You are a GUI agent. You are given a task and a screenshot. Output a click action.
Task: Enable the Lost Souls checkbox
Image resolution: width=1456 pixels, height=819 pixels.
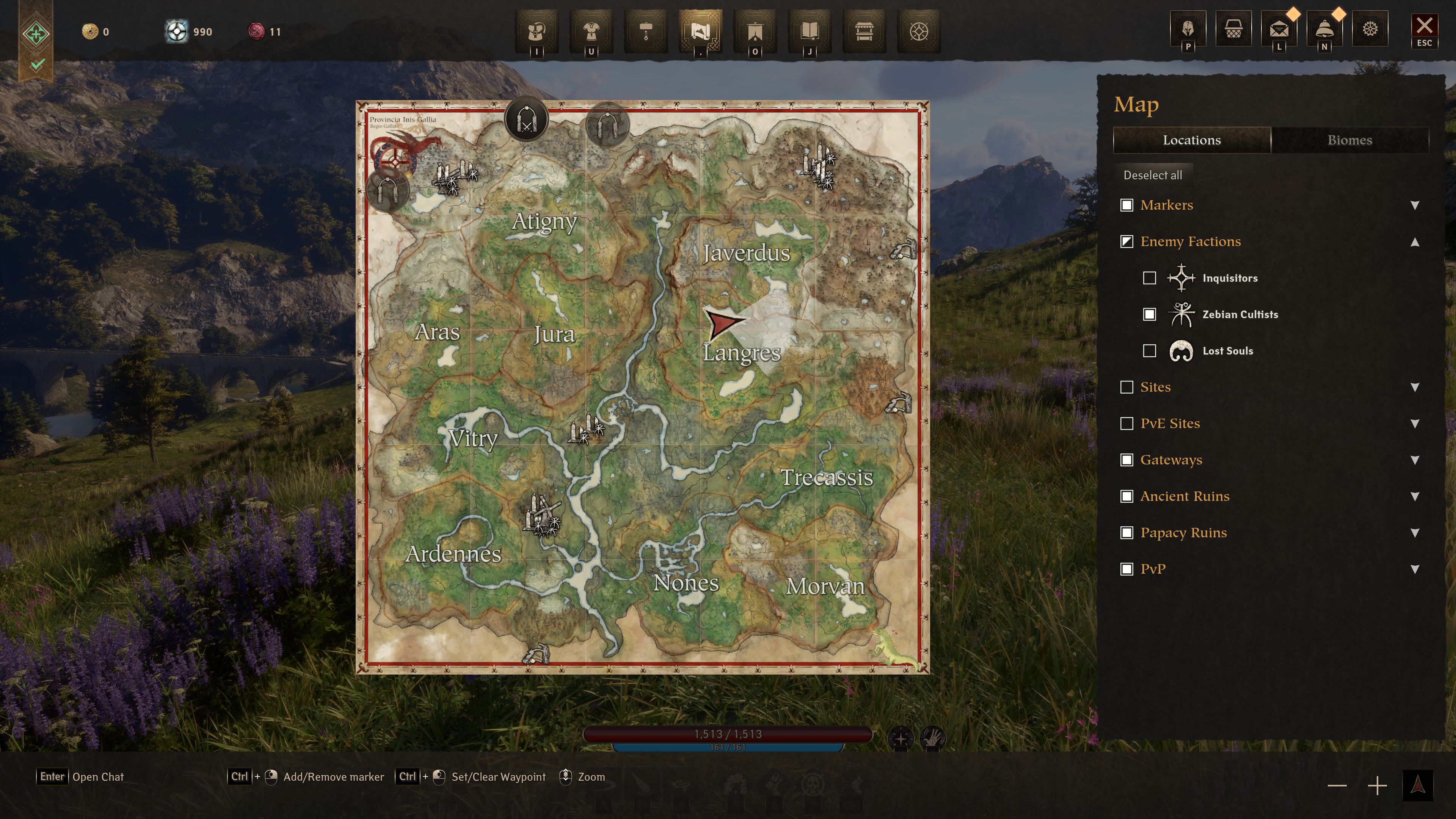(1150, 350)
